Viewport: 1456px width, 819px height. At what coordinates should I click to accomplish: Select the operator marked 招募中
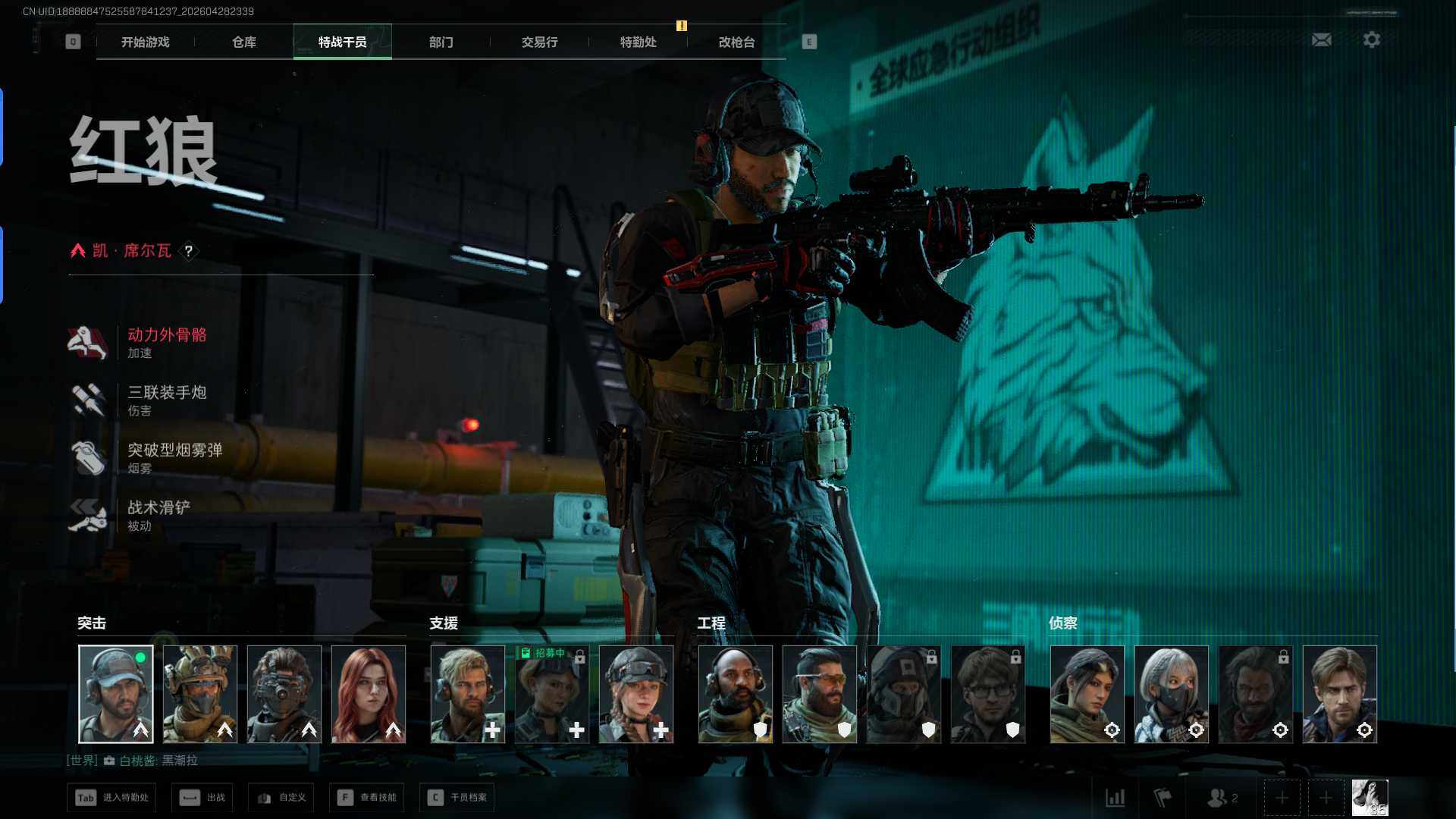[551, 694]
